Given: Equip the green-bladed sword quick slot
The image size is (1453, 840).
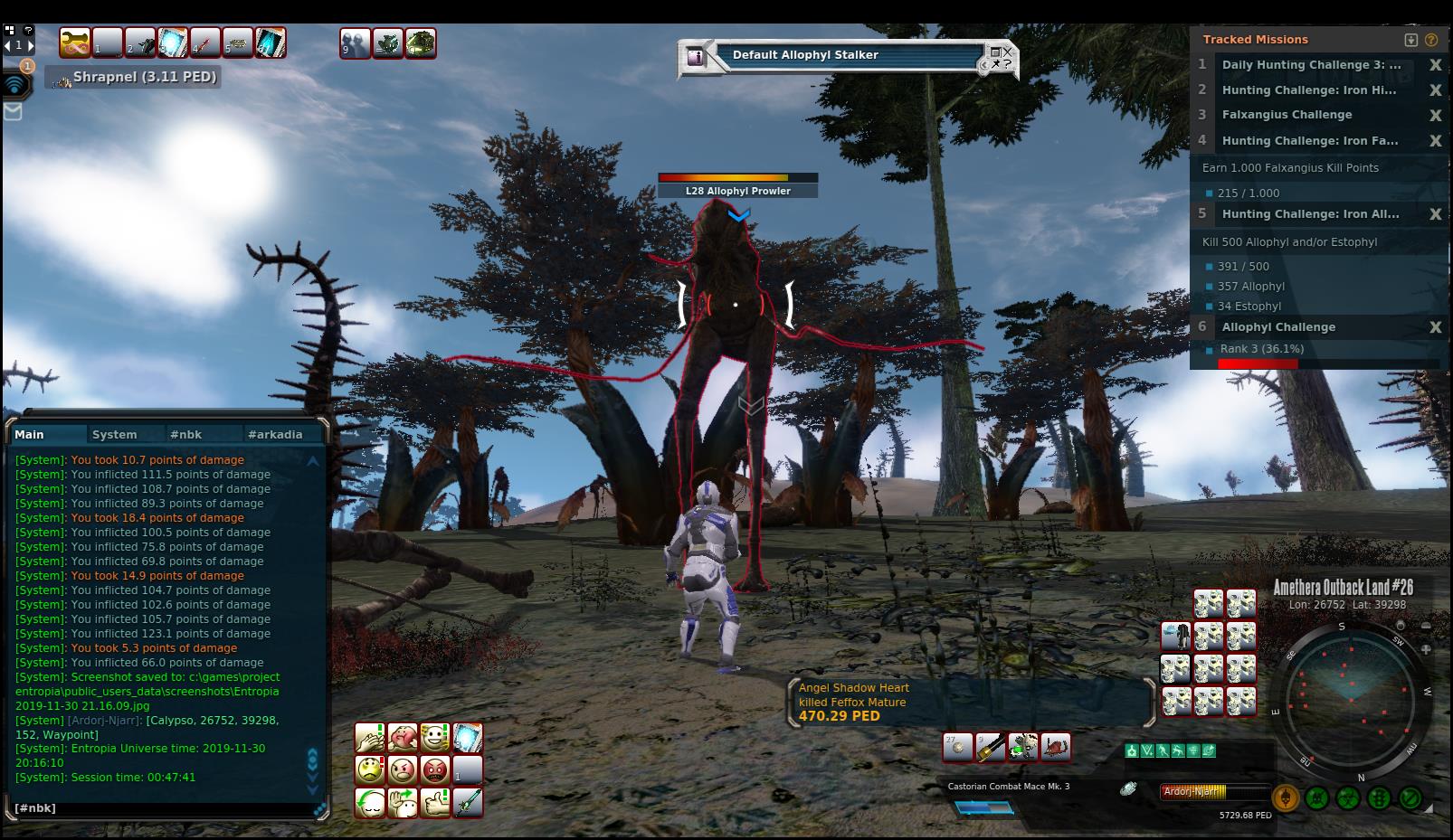Looking at the screenshot, I should [x=468, y=803].
